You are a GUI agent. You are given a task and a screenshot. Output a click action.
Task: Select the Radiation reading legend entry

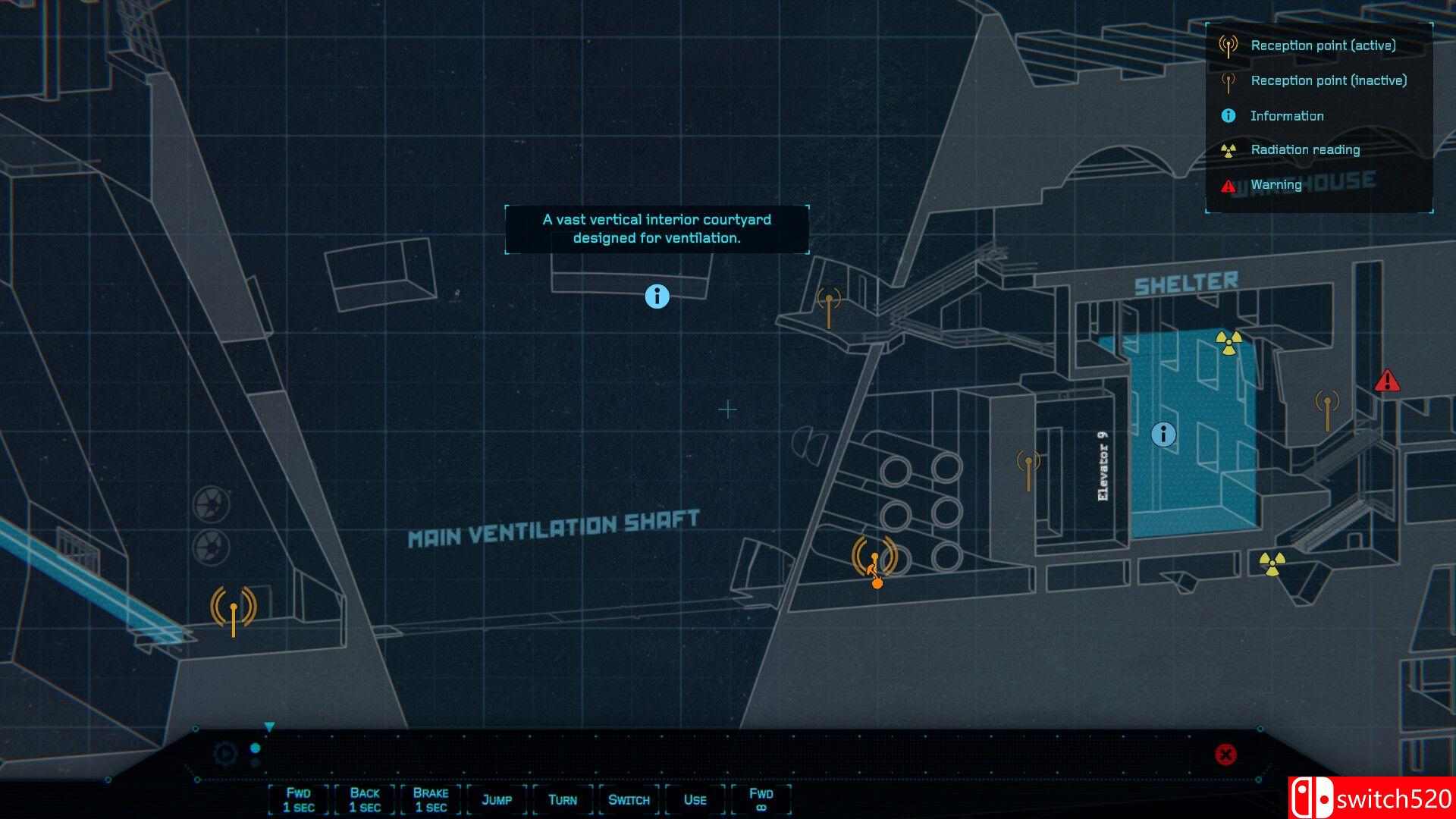(1304, 149)
